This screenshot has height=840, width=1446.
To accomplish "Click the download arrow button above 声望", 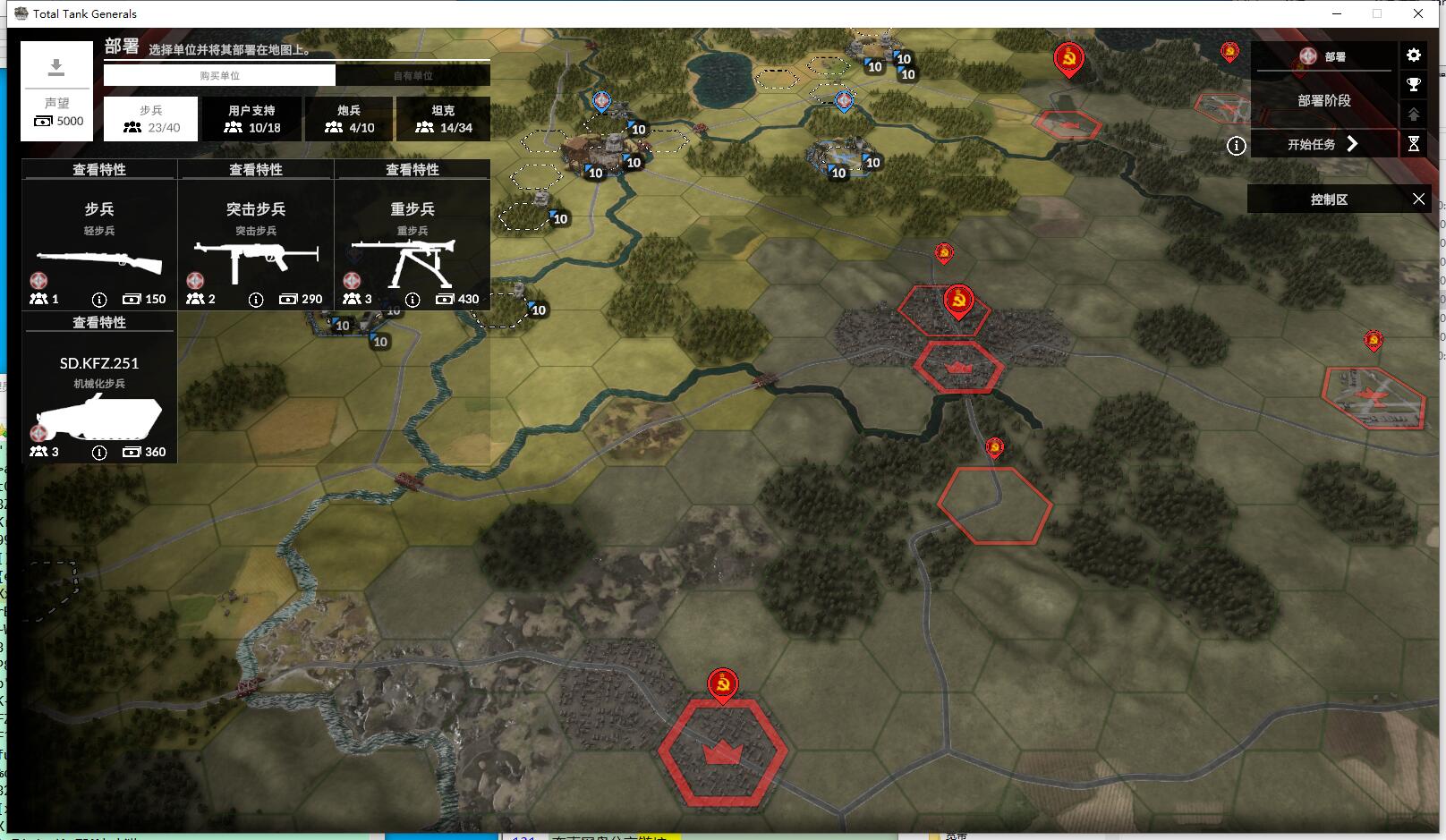I will (56, 67).
